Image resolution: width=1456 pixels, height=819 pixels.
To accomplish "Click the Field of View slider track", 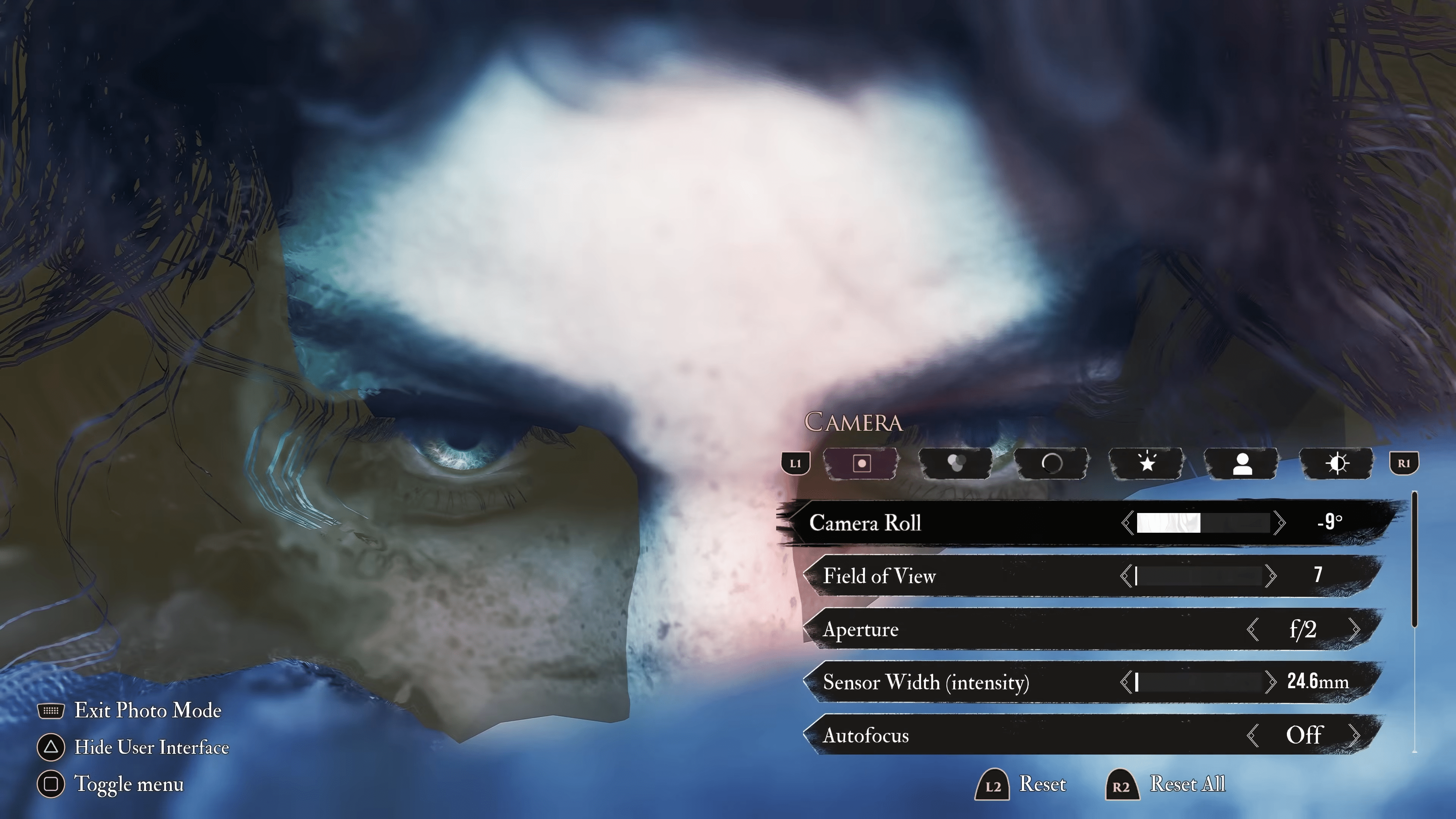I will tap(1198, 576).
